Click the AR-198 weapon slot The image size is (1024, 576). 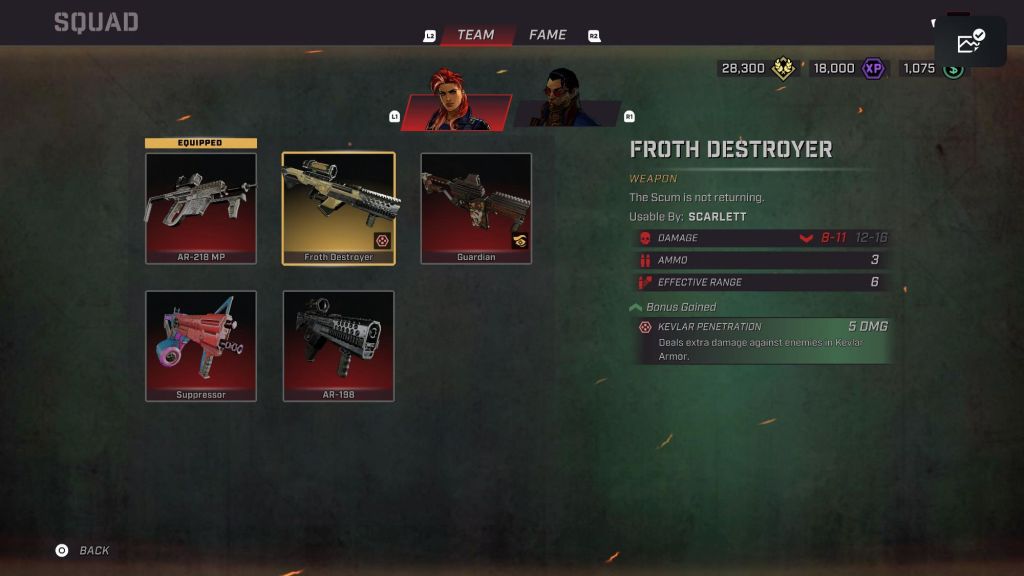(x=338, y=346)
